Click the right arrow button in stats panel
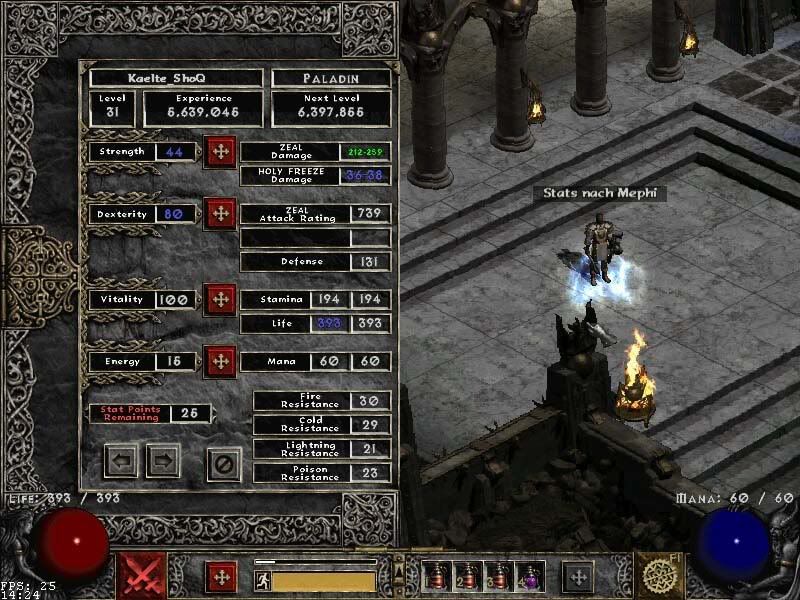Viewport: 800px width, 600px height. pyautogui.click(x=163, y=462)
